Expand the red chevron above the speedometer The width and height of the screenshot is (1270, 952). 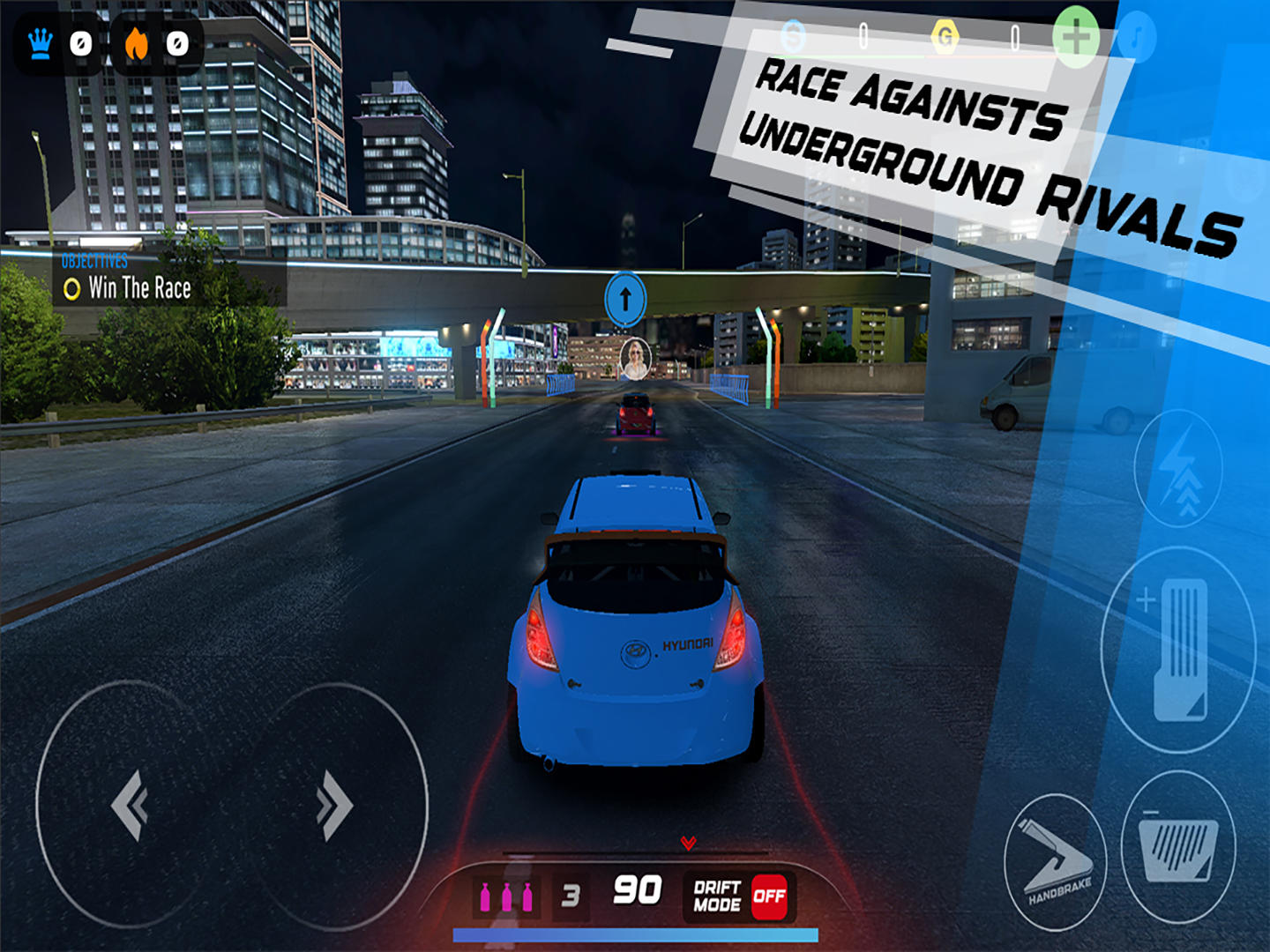688,844
